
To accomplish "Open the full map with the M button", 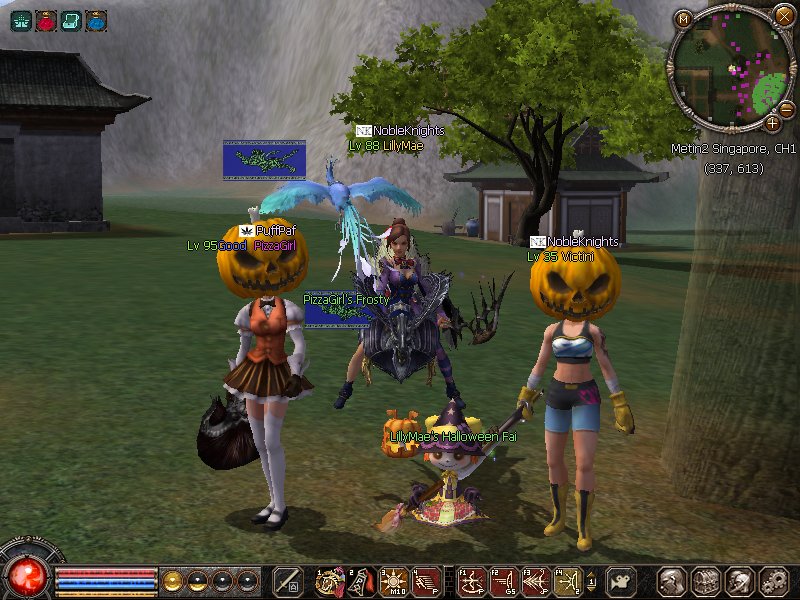I will (684, 19).
